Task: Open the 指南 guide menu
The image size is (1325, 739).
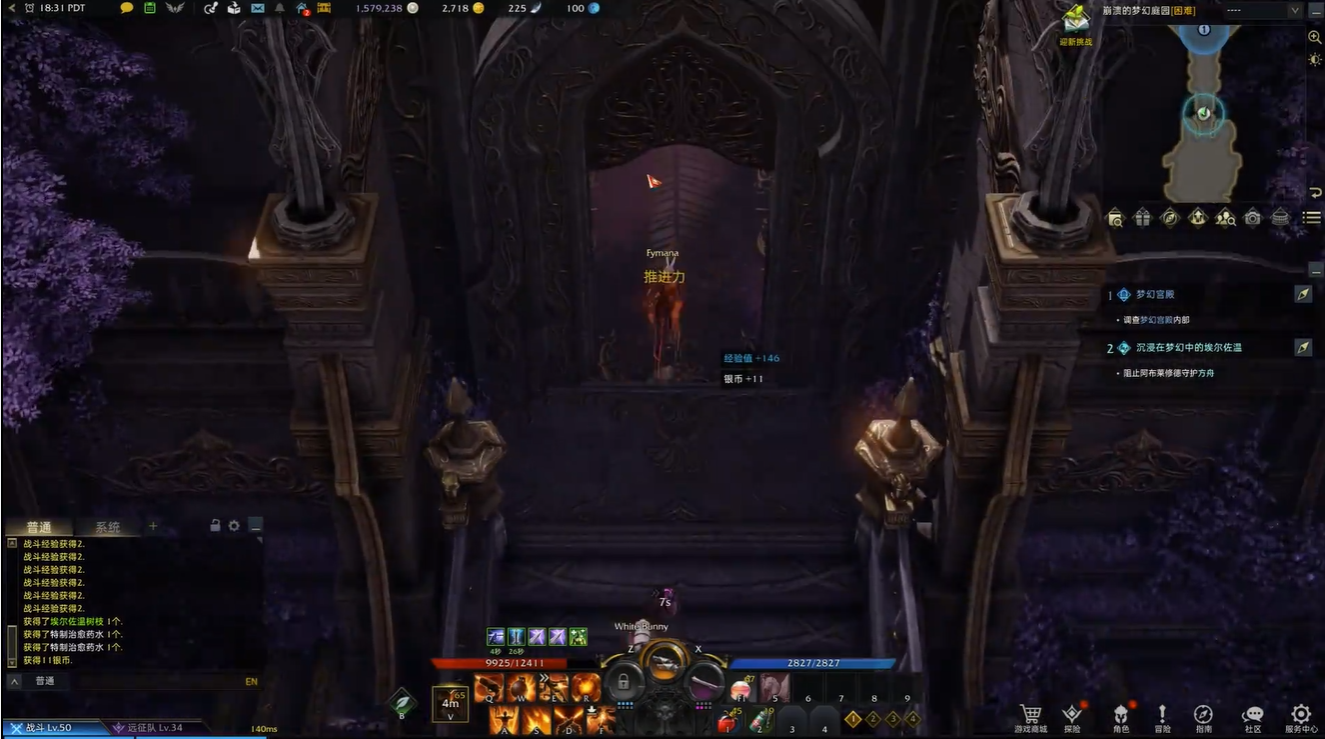Action: [x=1203, y=716]
